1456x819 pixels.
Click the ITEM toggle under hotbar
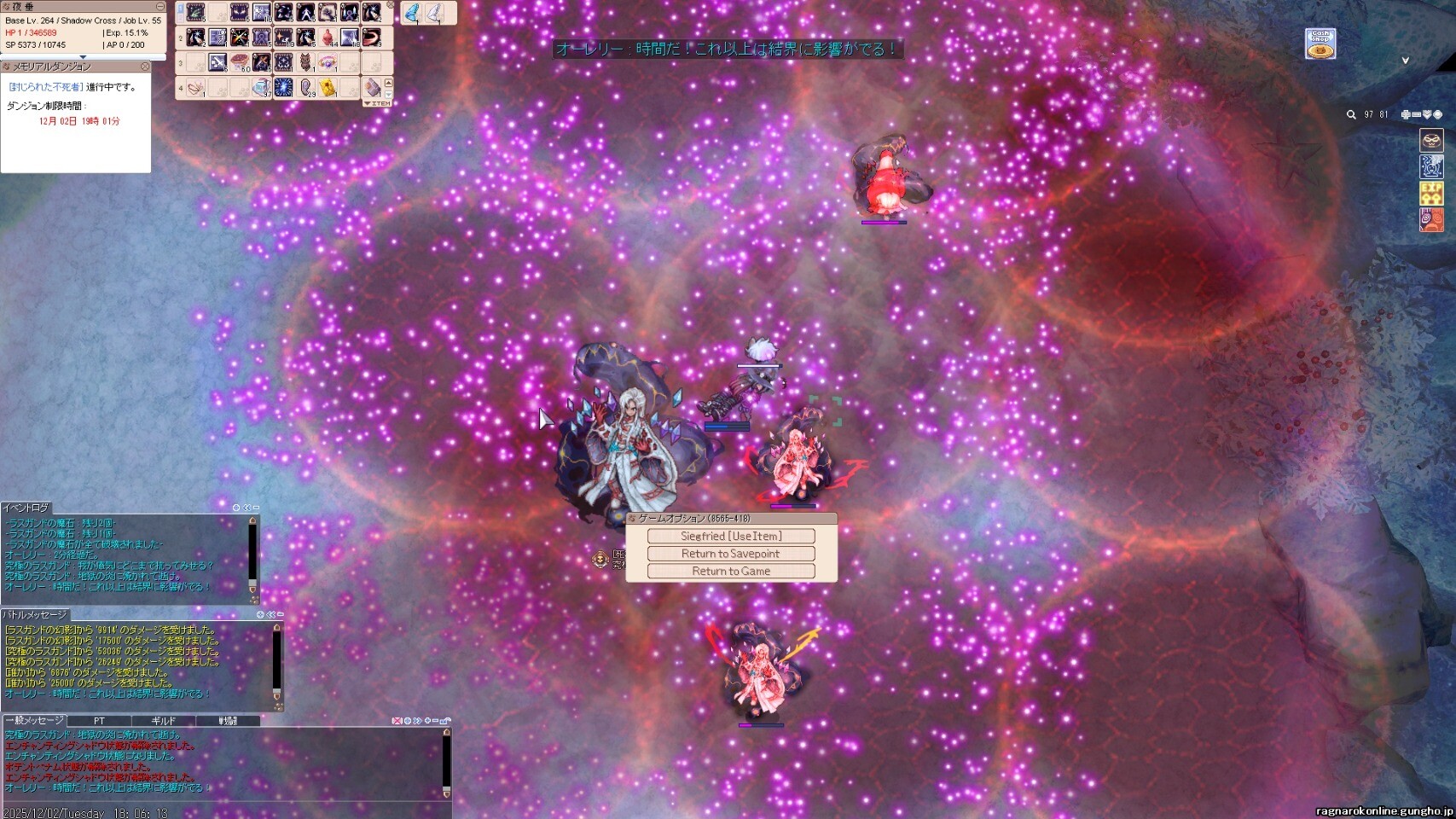[x=378, y=103]
